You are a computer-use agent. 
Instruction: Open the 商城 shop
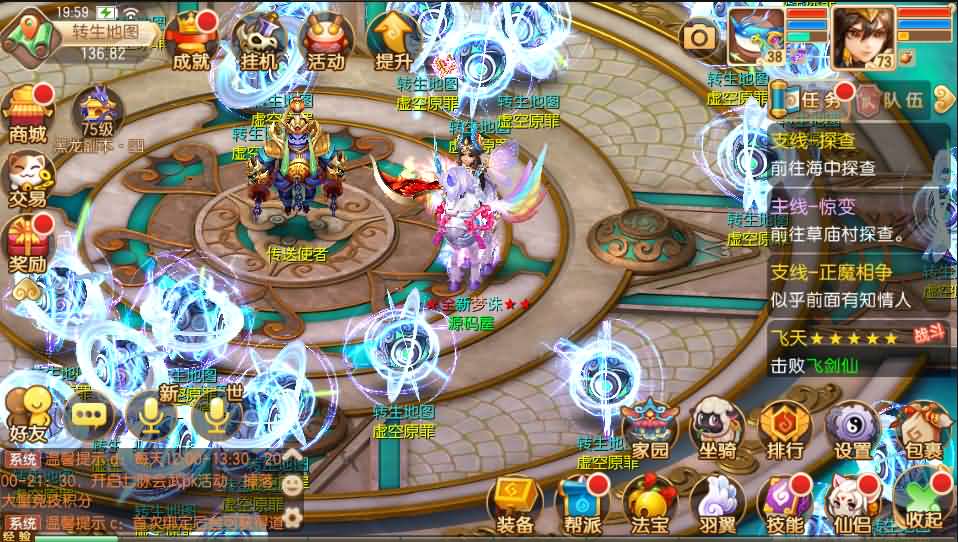(27, 113)
